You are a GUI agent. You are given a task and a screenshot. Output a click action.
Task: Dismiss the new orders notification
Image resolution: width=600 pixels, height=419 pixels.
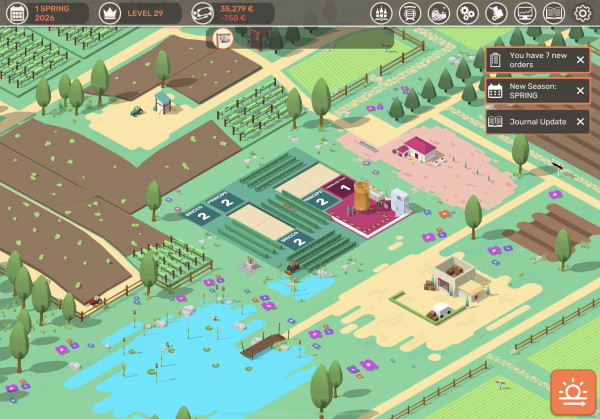(x=580, y=60)
